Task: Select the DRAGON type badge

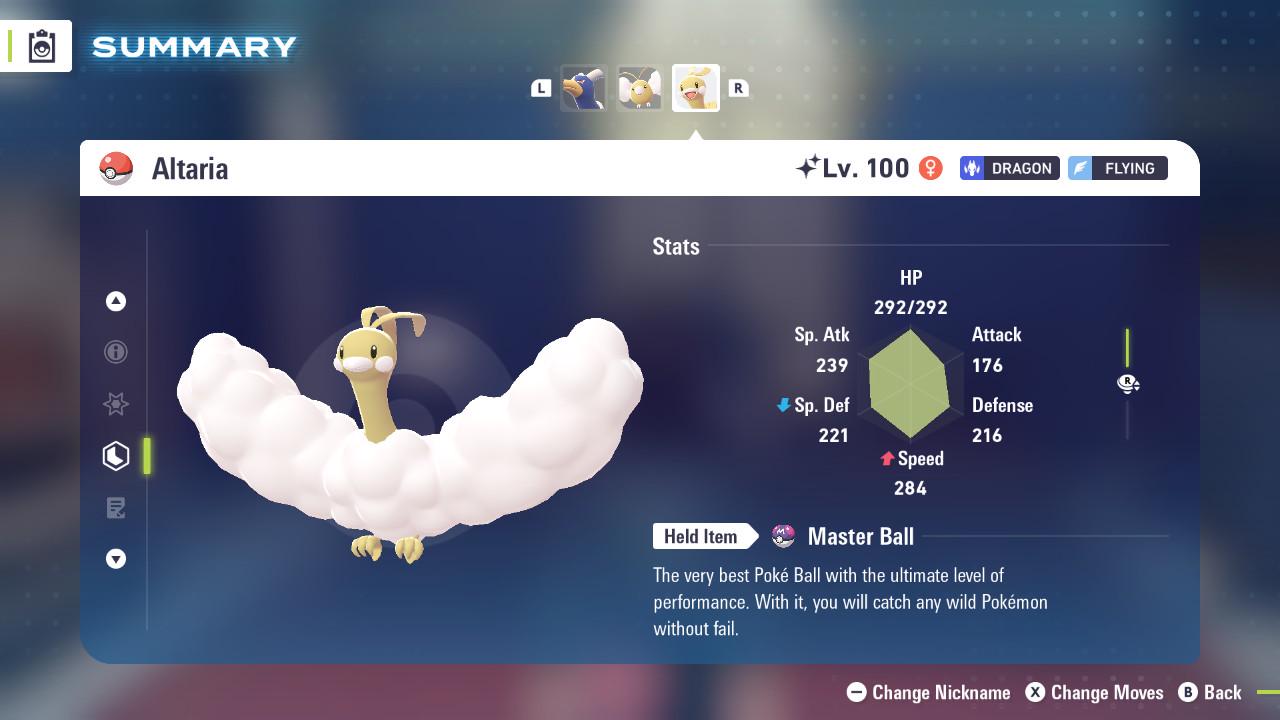Action: [1009, 168]
